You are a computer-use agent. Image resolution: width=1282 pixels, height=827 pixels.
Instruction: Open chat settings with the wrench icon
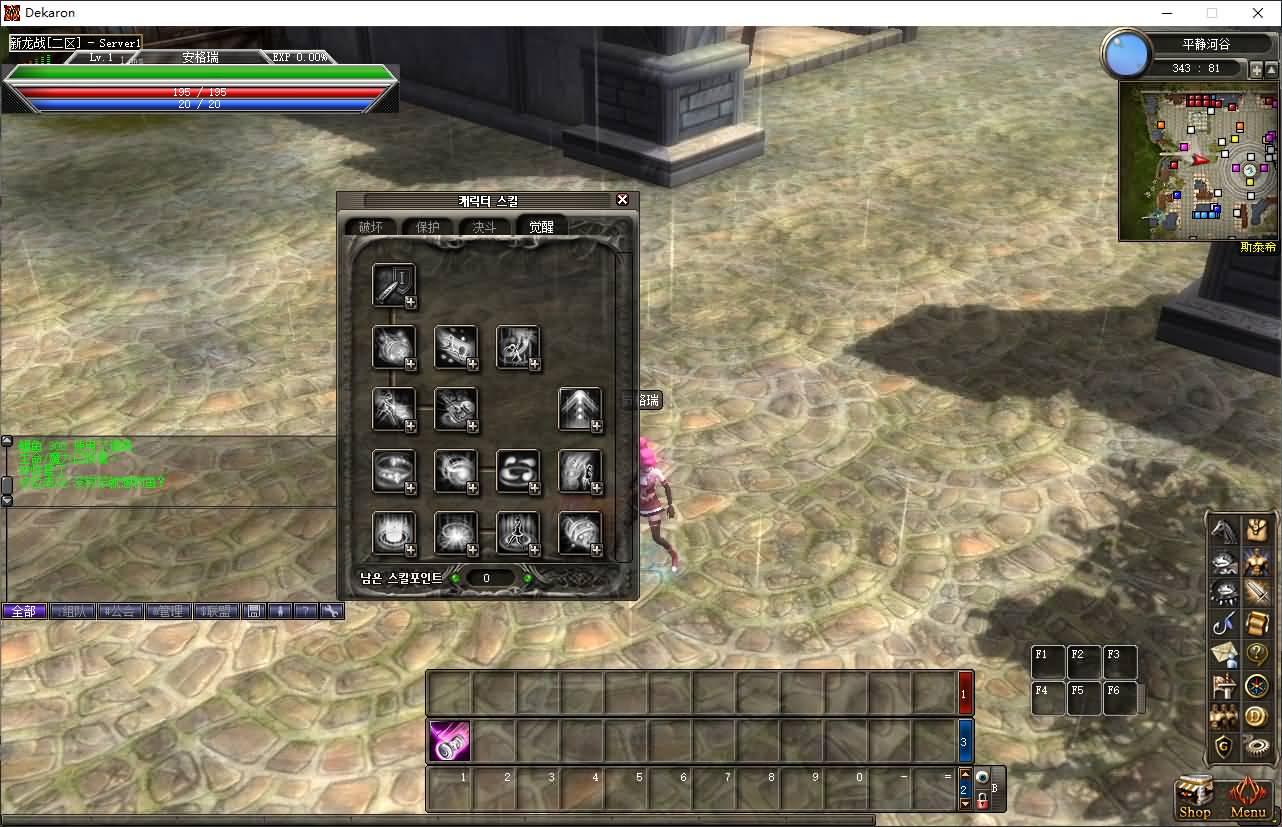(x=332, y=611)
